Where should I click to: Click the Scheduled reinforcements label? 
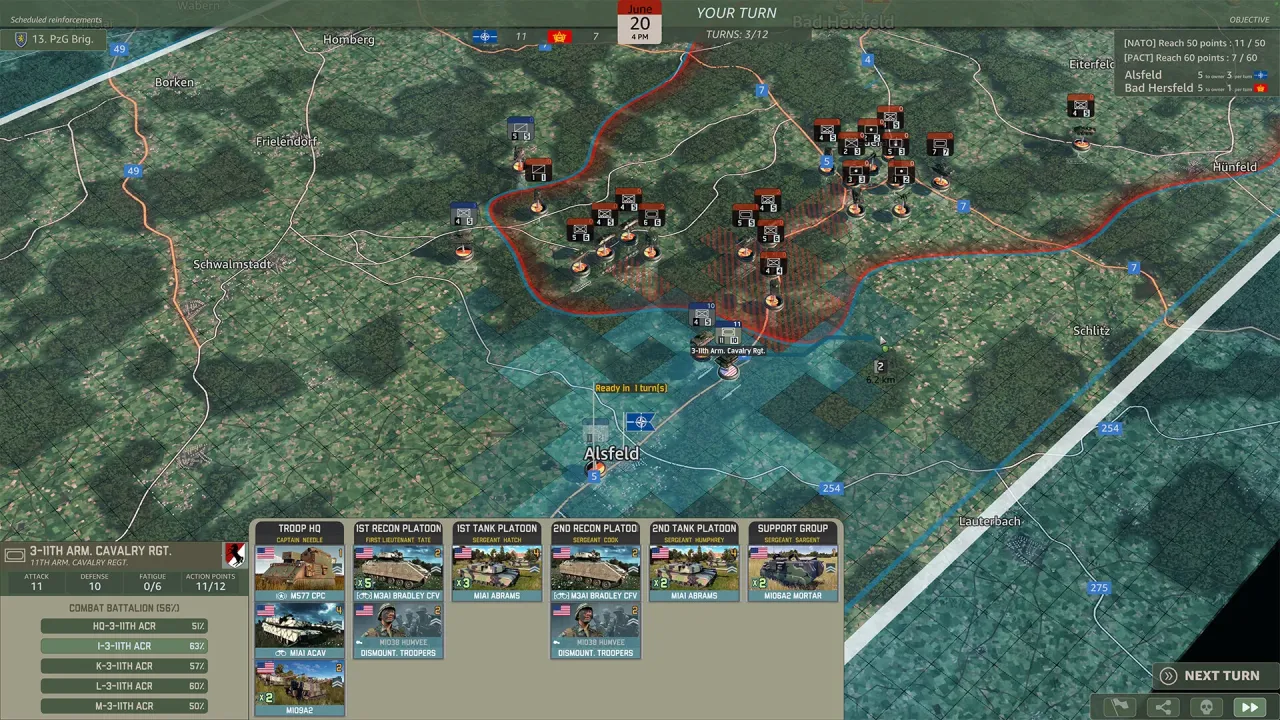click(x=56, y=19)
